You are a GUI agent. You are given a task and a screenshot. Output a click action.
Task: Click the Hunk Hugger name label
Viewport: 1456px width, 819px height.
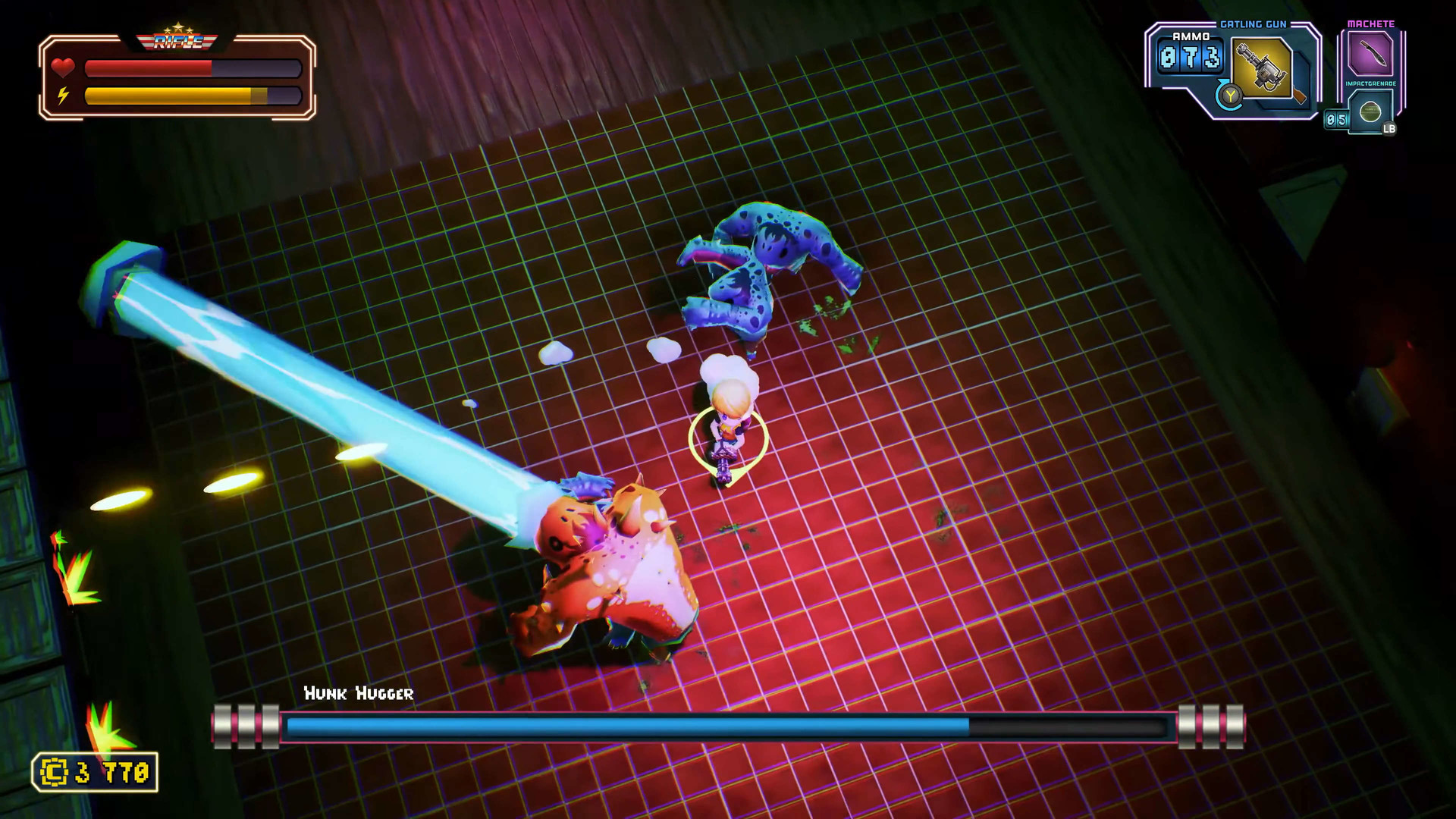tap(359, 693)
